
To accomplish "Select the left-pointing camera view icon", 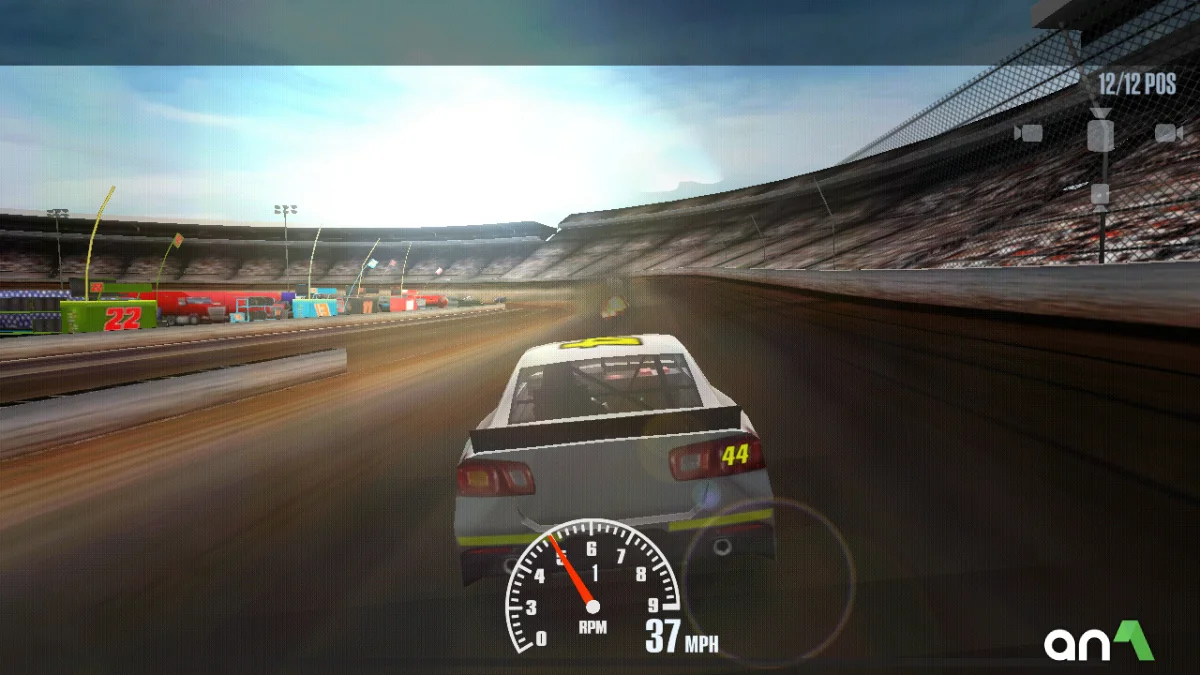I will click(x=1028, y=133).
